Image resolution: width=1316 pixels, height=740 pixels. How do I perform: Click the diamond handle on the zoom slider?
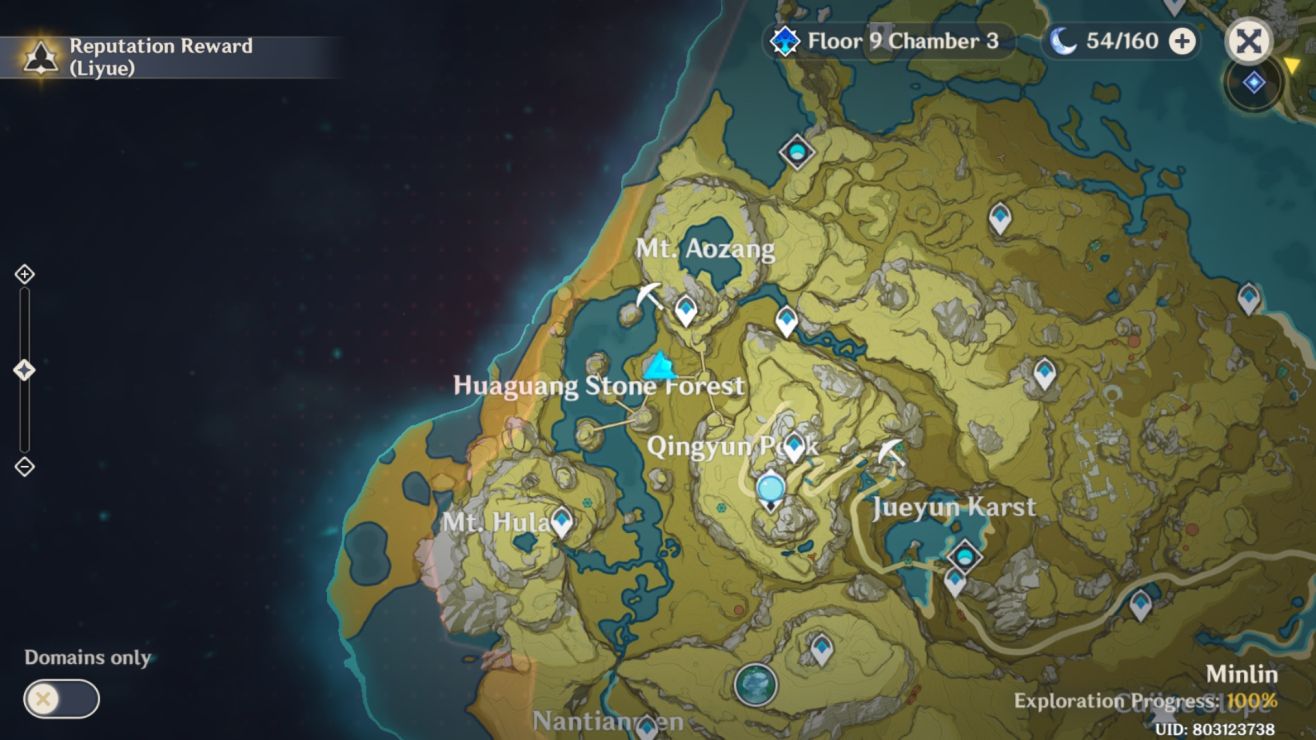click(x=22, y=368)
